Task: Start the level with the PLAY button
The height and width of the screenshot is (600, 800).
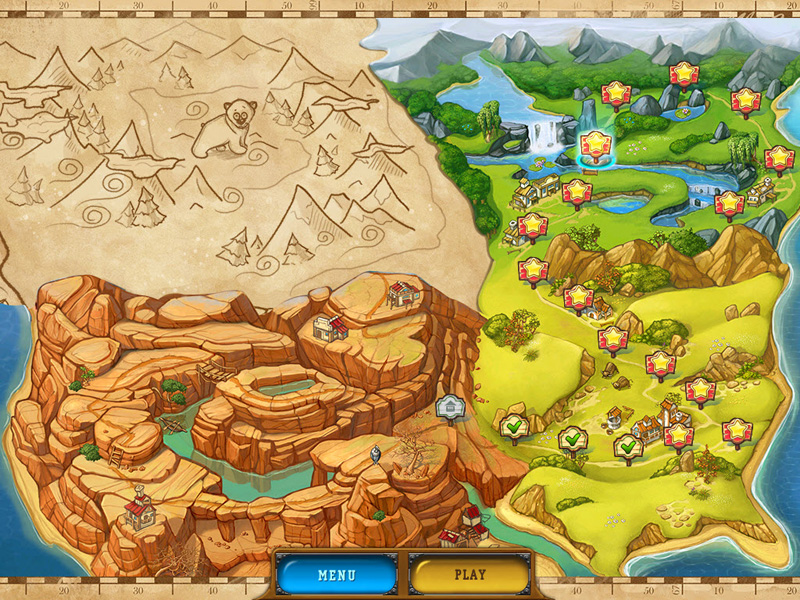Action: pos(469,575)
